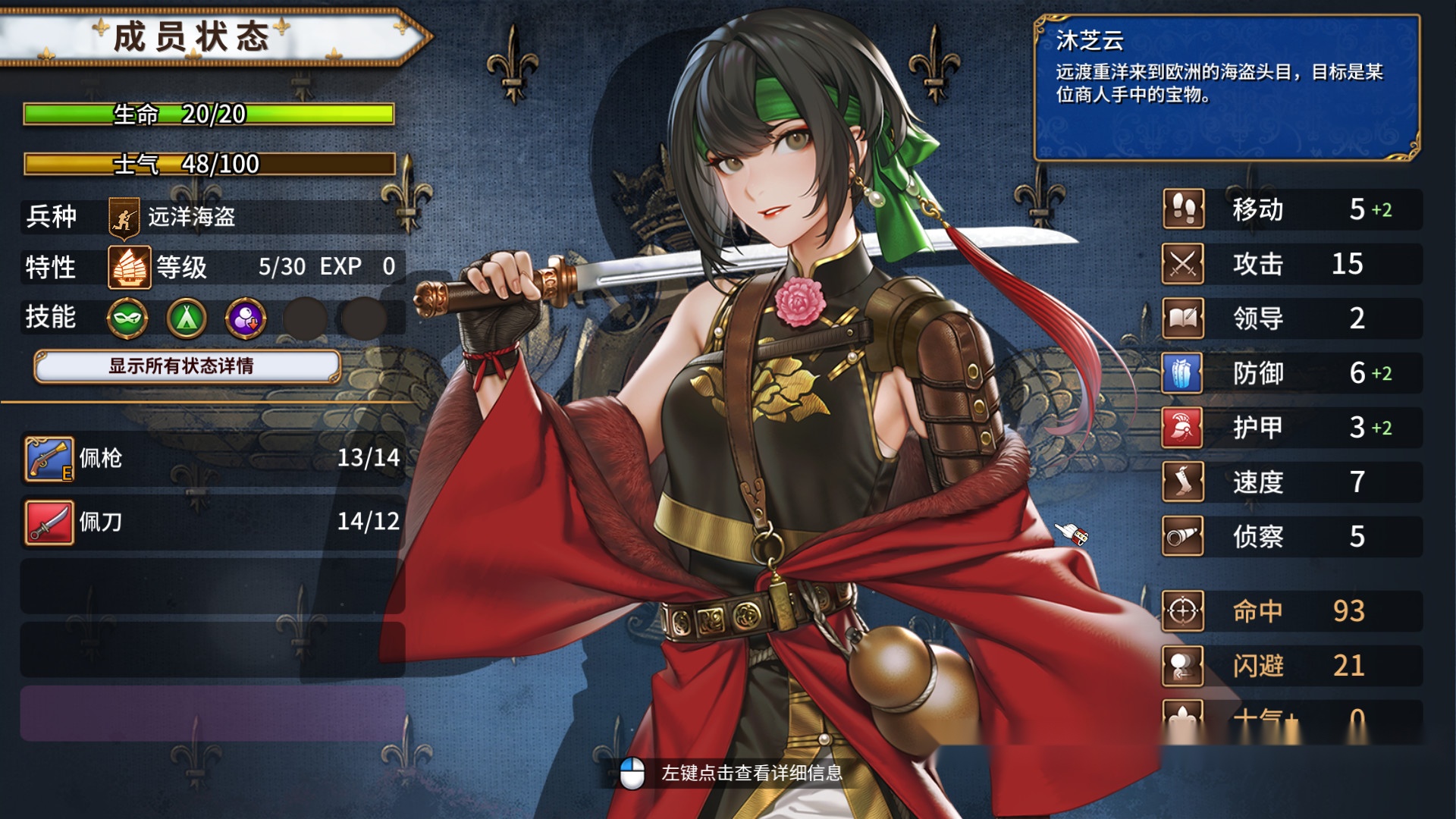Image resolution: width=1456 pixels, height=819 pixels.
Task: Select the green mask skill icon
Action: point(127,318)
